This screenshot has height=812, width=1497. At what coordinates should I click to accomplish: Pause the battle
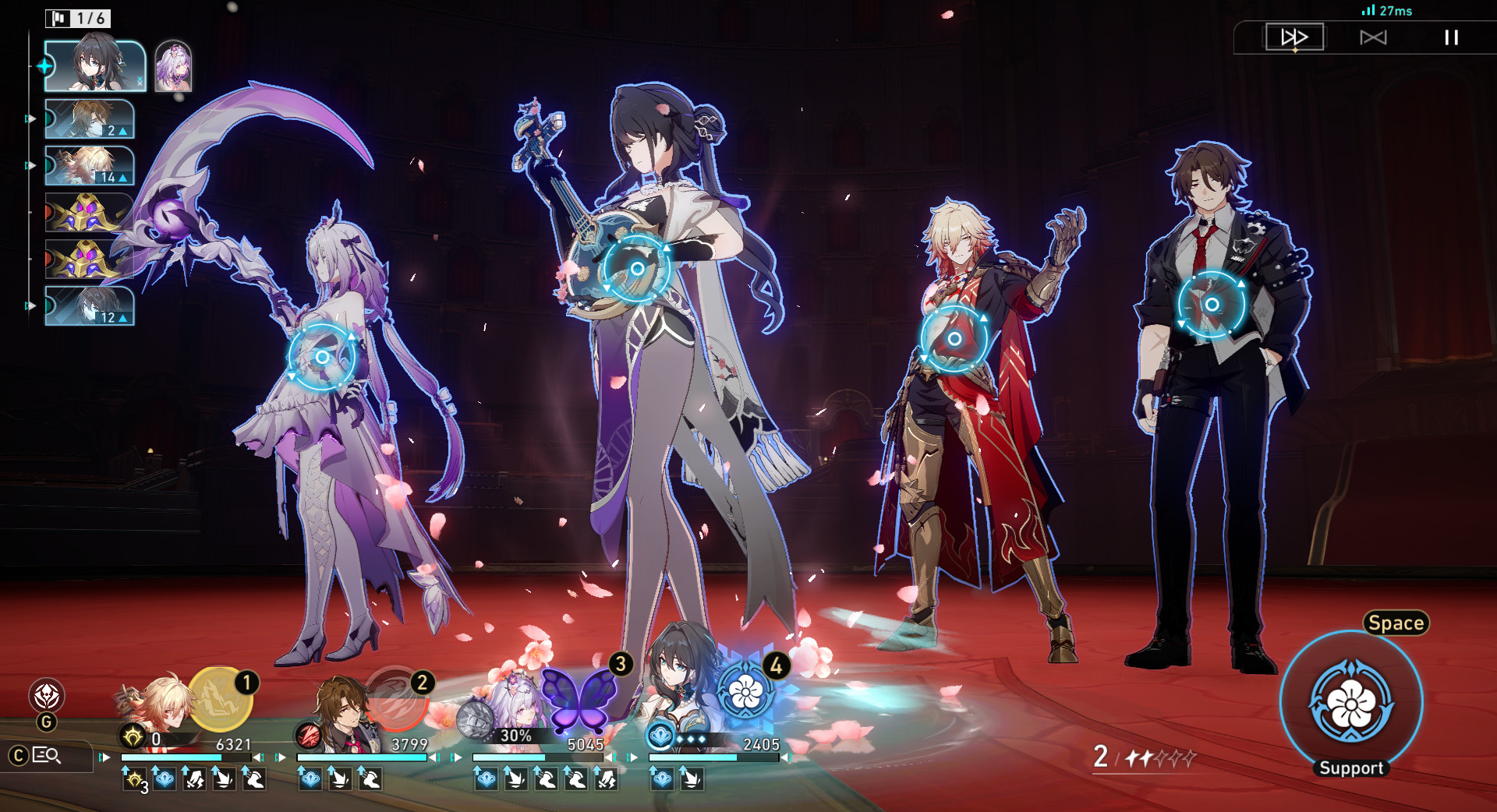pos(1450,37)
